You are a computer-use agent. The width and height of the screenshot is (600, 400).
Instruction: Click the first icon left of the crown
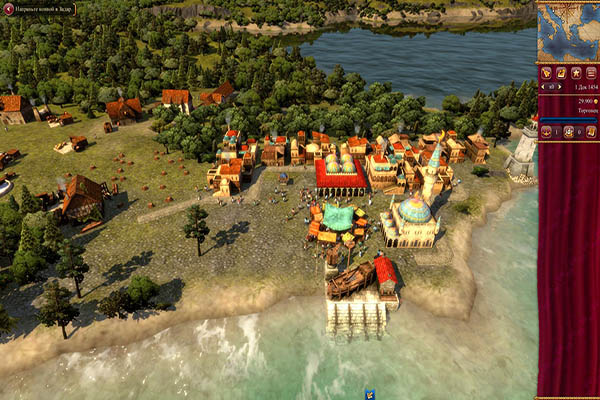(x=546, y=73)
